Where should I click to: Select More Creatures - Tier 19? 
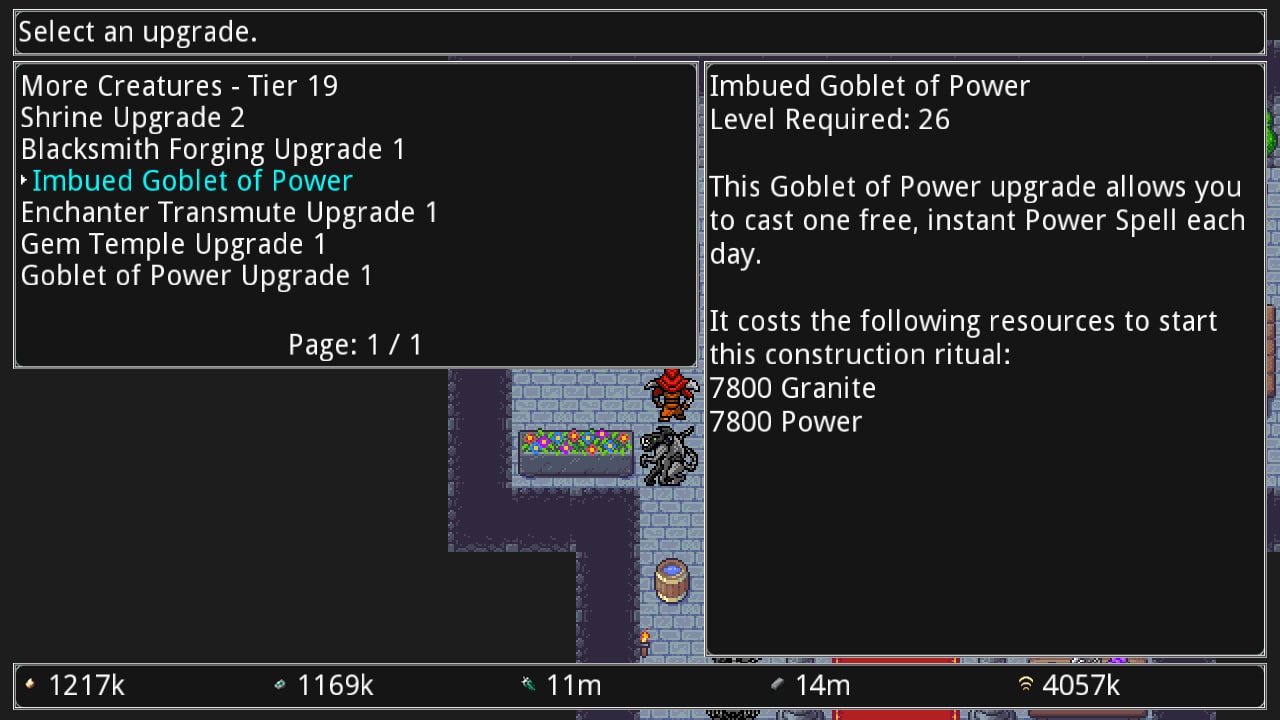point(179,86)
